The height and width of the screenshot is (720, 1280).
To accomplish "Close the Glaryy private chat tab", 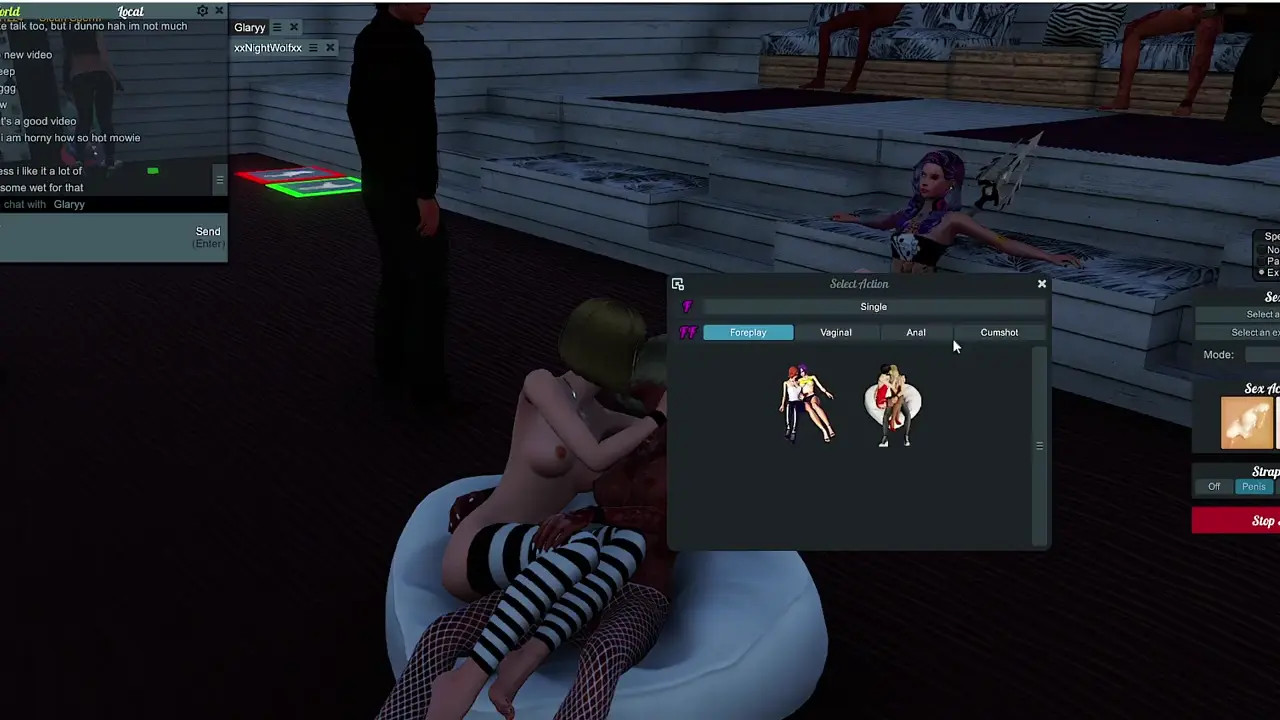I will pyautogui.click(x=294, y=28).
